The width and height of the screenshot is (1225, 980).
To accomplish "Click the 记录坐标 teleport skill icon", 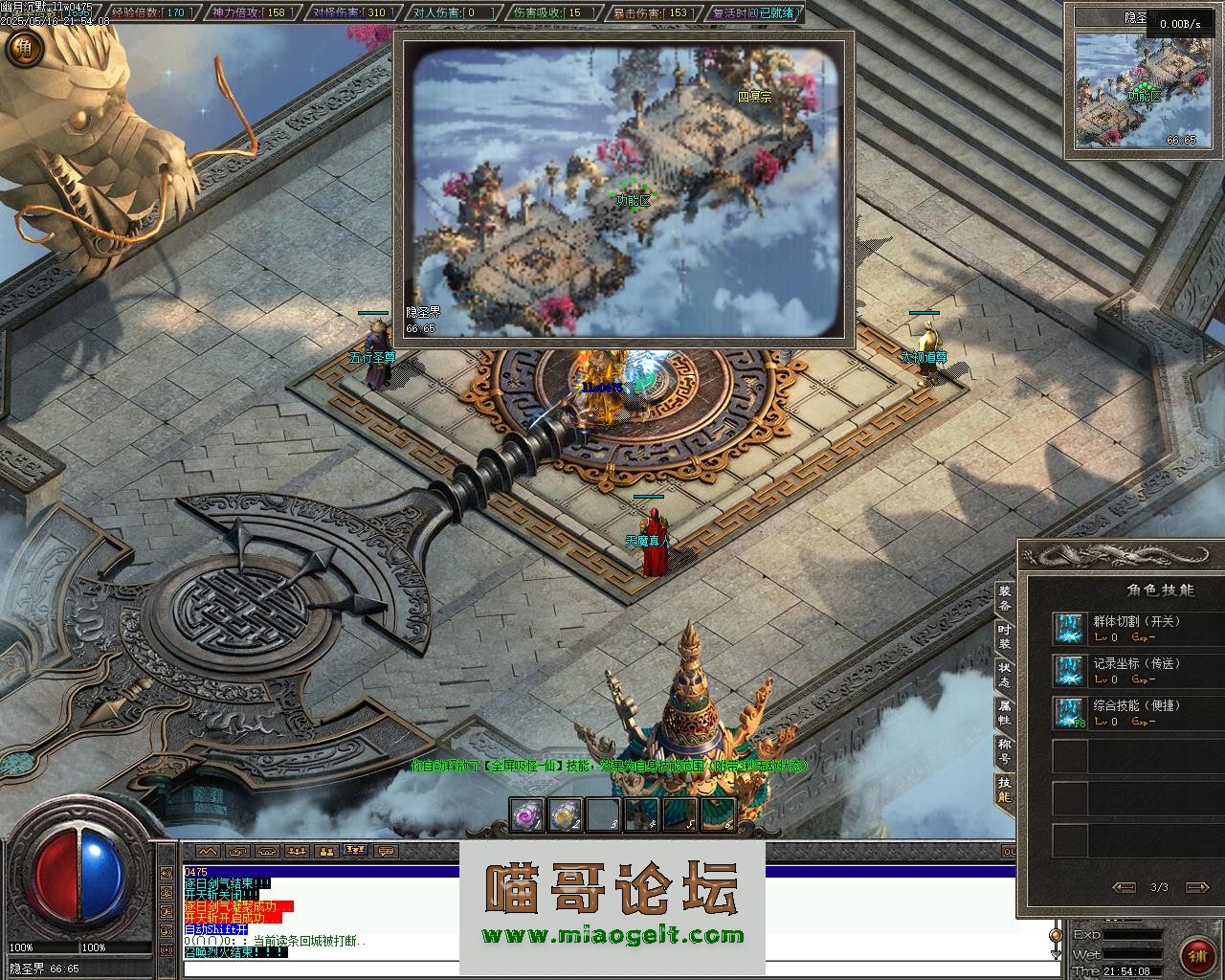I will coord(1067,671).
